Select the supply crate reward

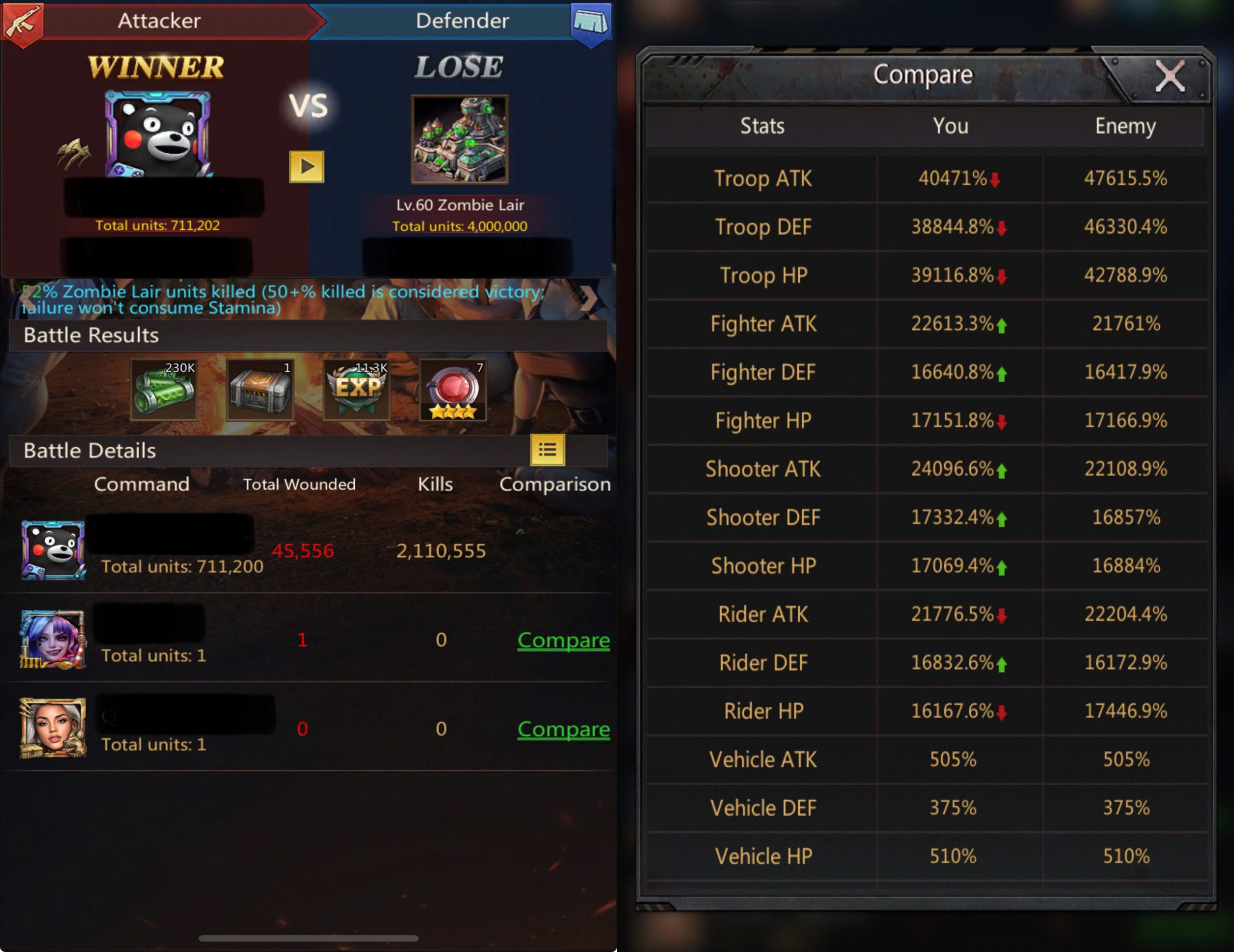260,389
